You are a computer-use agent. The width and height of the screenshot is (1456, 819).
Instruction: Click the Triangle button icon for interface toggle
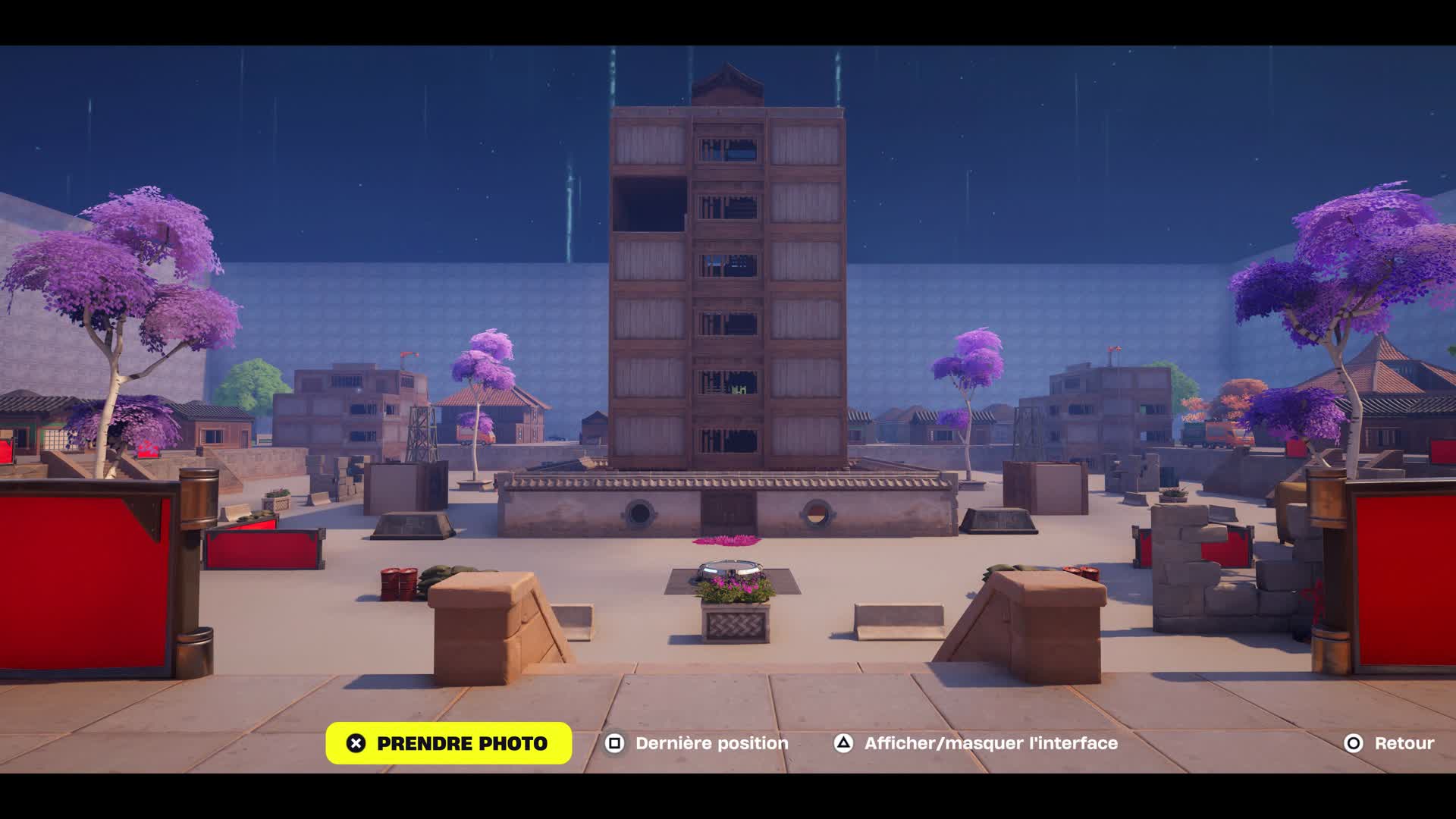(843, 743)
